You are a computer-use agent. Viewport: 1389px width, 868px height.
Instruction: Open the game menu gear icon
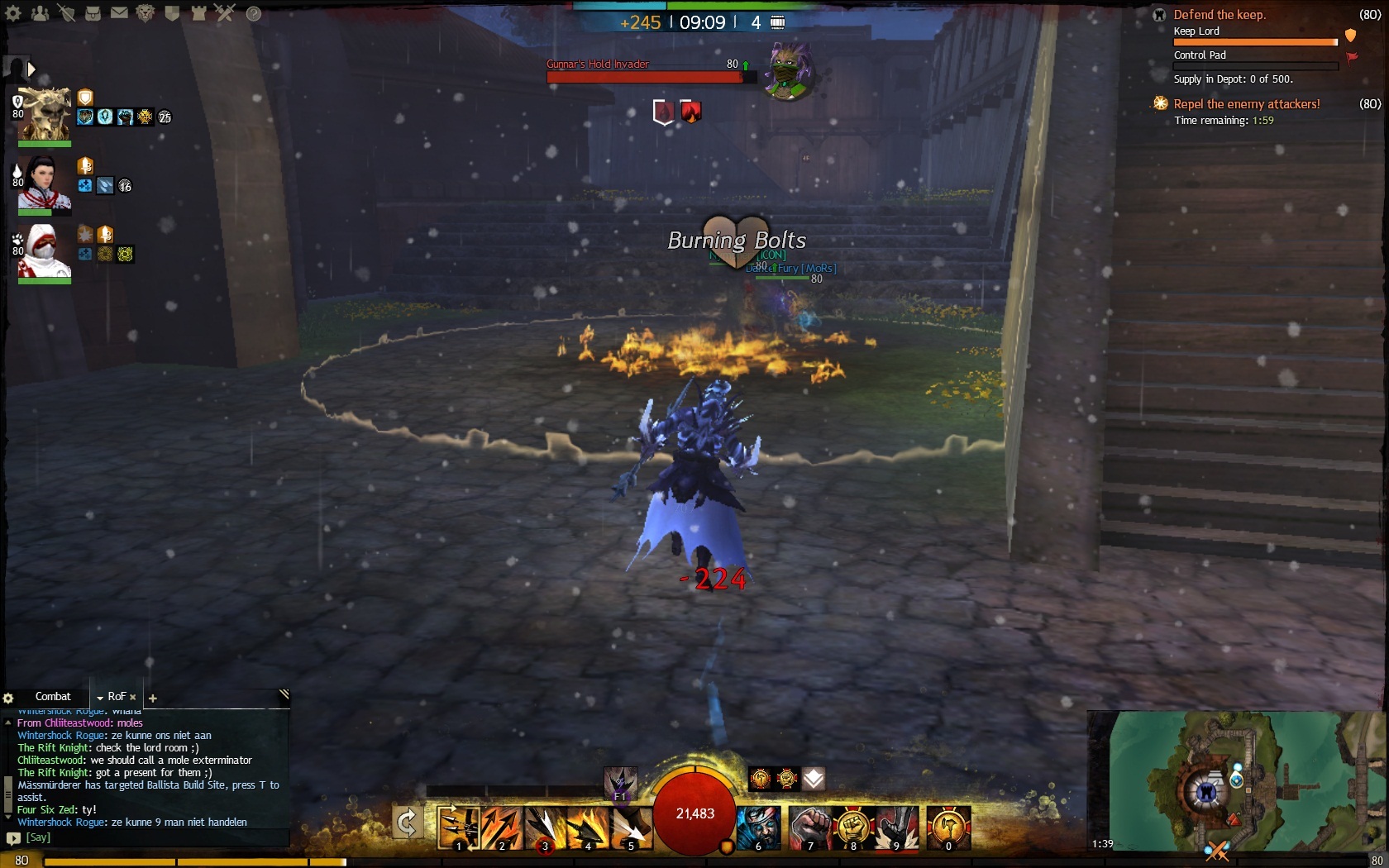pos(13,13)
